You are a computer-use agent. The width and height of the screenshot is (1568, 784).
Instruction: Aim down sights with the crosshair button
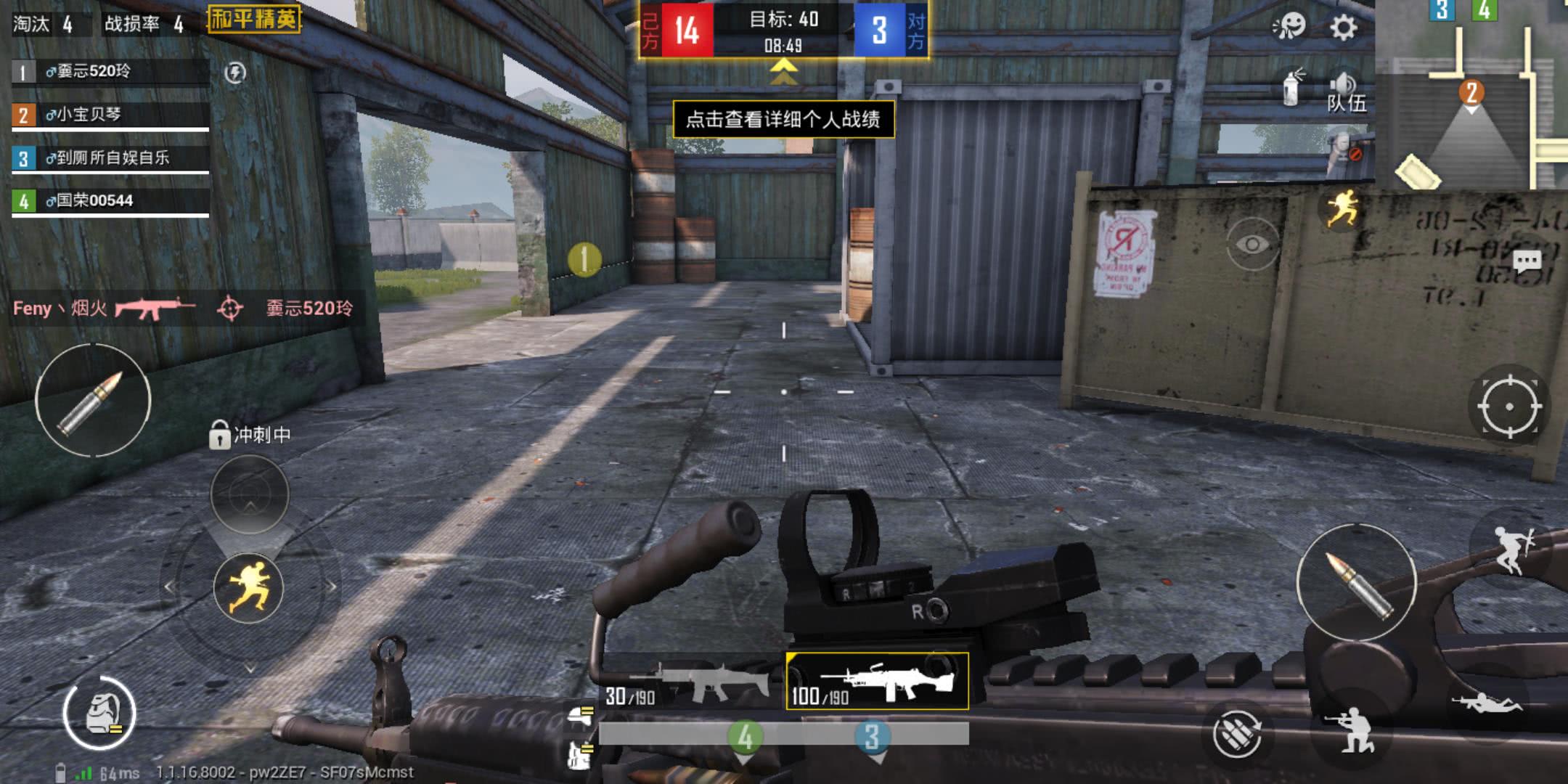pos(1508,406)
